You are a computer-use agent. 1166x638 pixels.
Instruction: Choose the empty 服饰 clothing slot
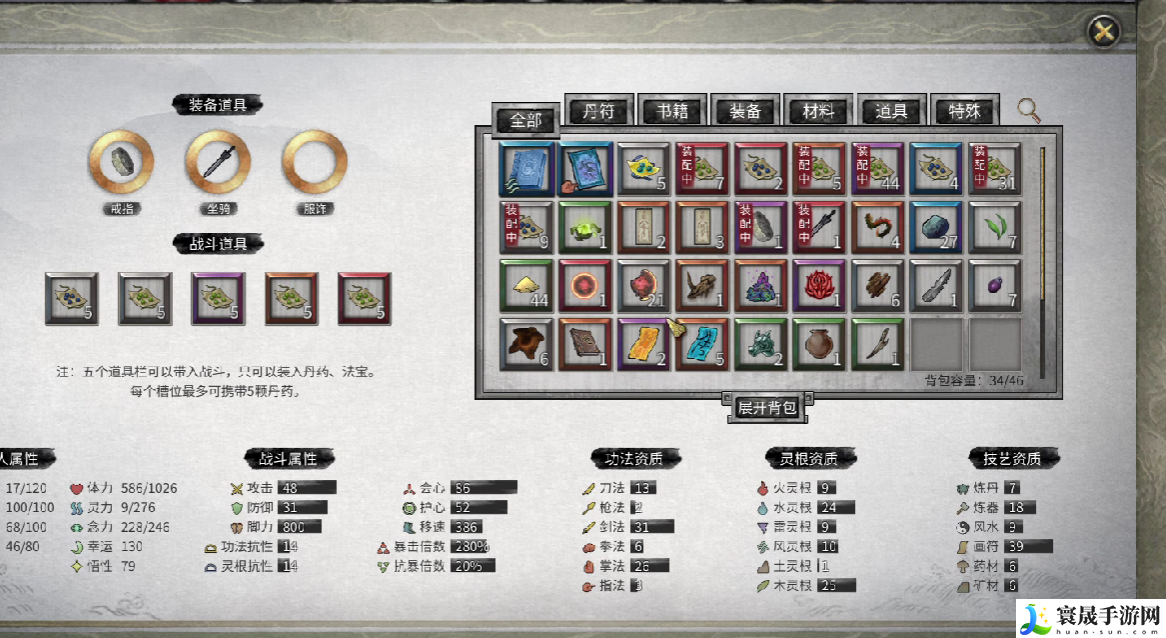pyautogui.click(x=314, y=162)
